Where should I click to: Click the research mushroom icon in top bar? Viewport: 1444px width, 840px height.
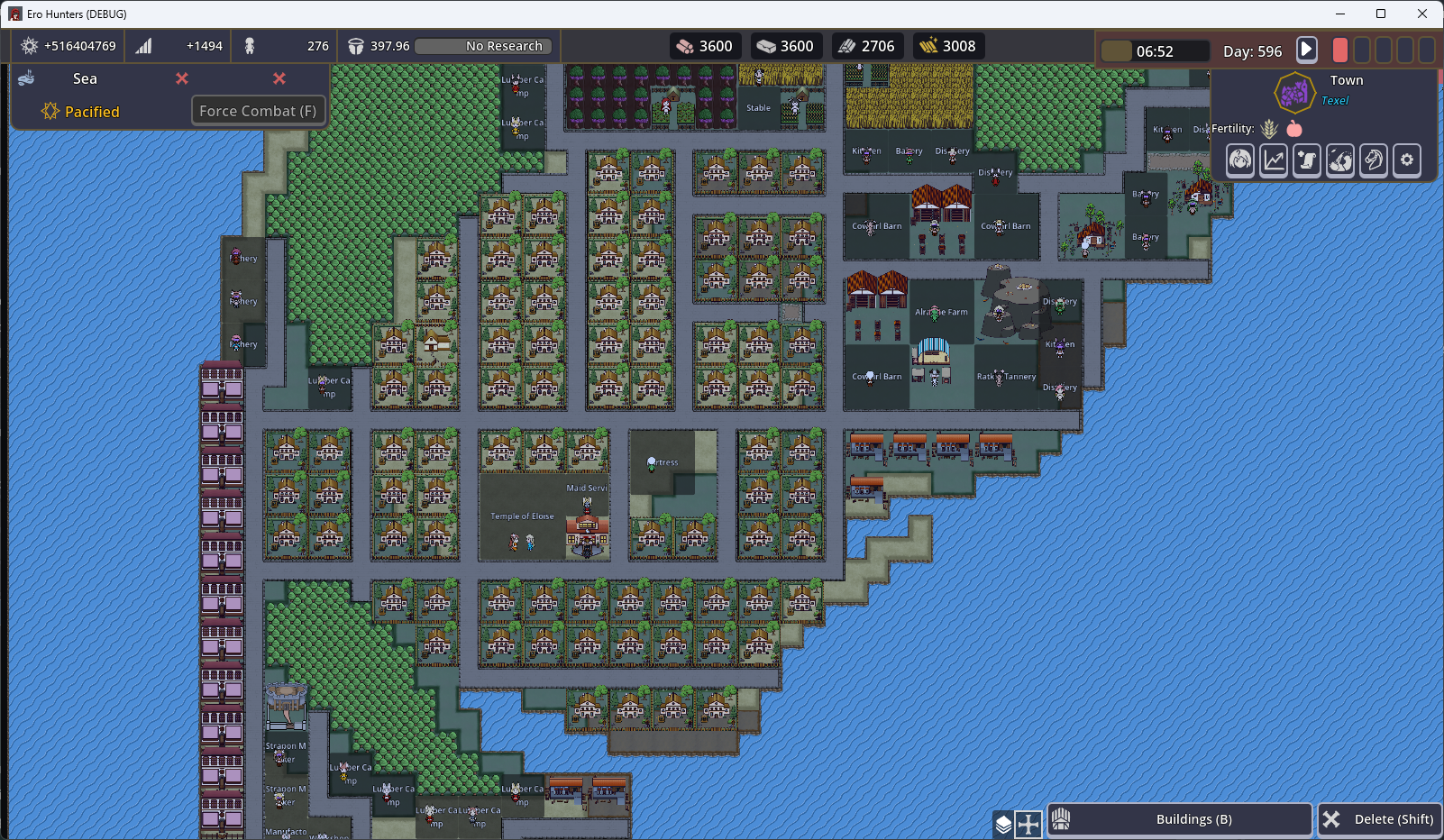355,46
